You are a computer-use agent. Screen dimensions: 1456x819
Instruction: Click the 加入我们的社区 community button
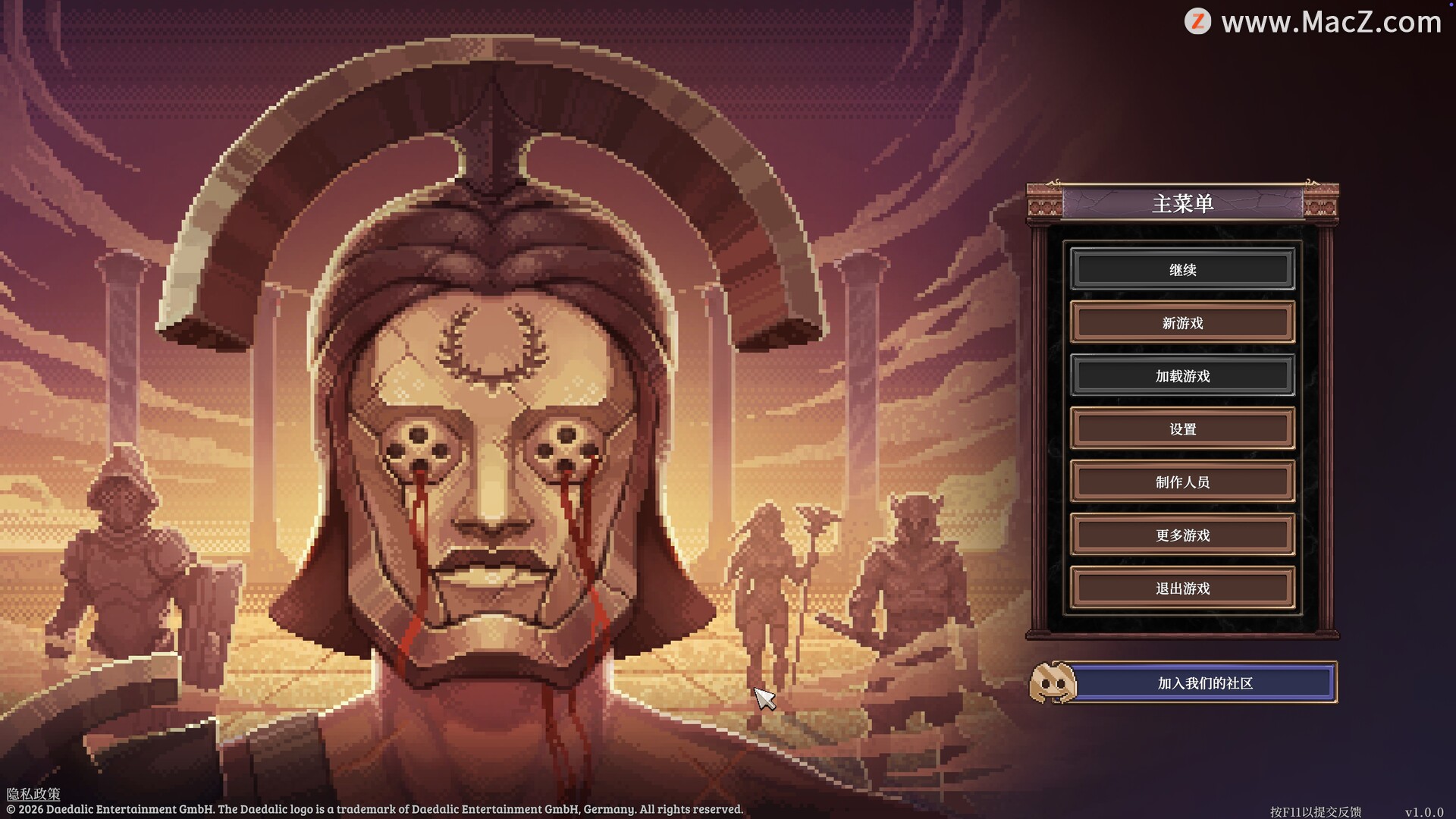coord(1203,682)
